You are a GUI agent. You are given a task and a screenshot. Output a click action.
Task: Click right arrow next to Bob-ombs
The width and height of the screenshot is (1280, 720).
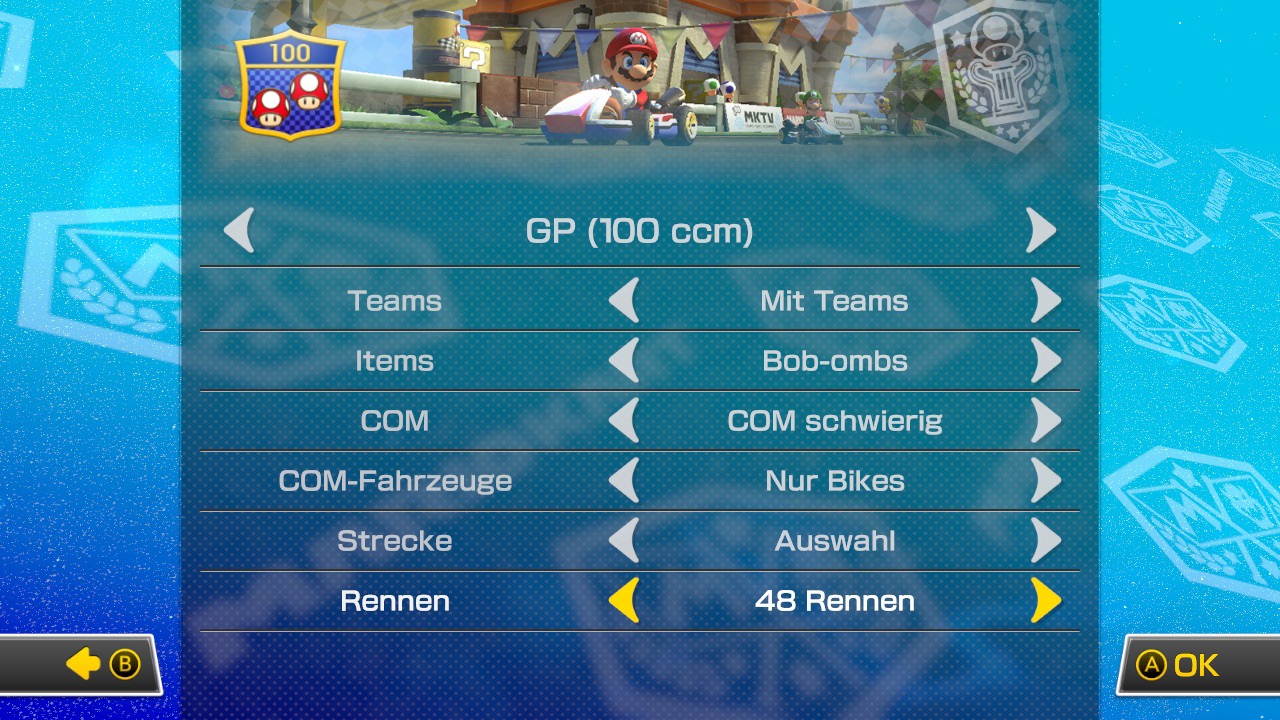pos(1045,360)
